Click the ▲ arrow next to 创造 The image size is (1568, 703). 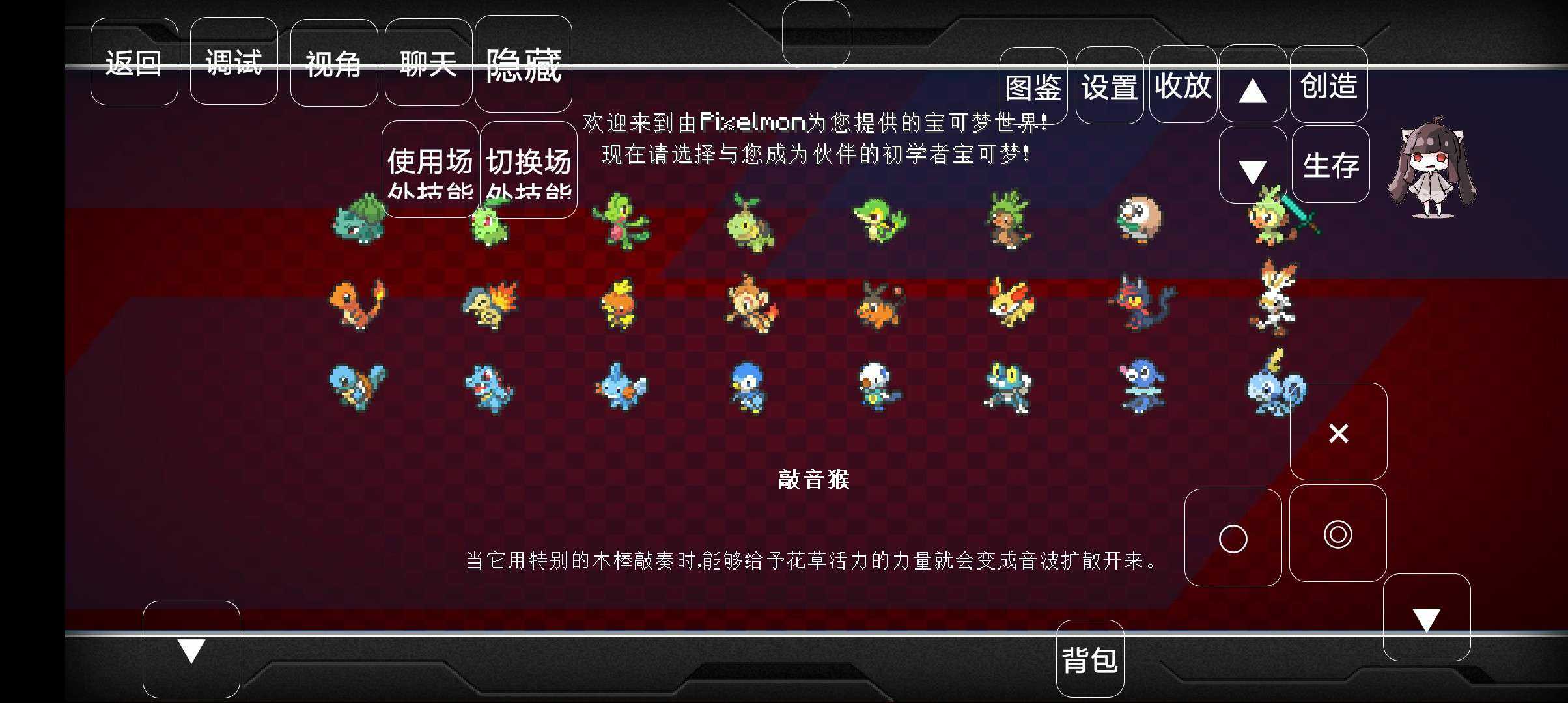tap(1252, 88)
